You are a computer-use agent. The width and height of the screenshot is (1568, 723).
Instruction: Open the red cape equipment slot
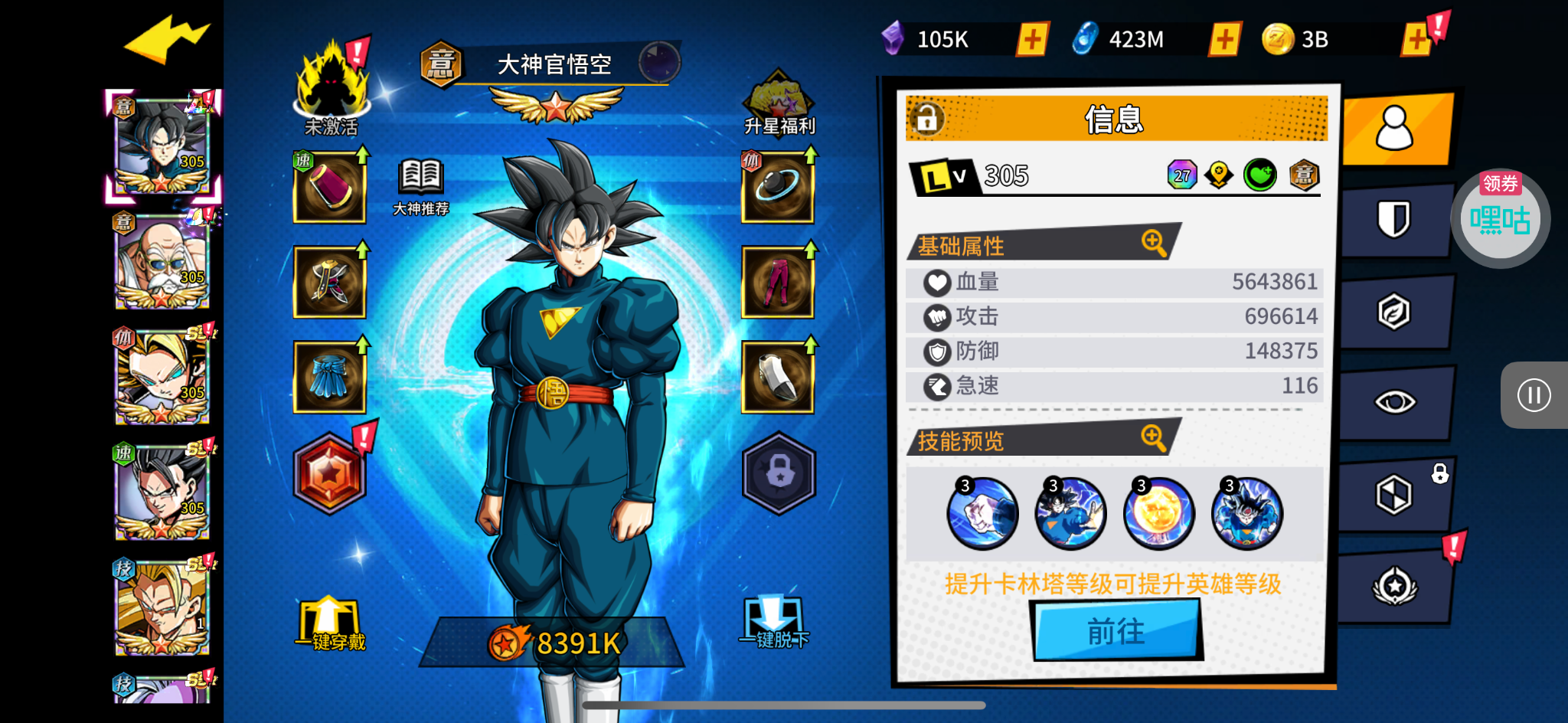coord(330,188)
